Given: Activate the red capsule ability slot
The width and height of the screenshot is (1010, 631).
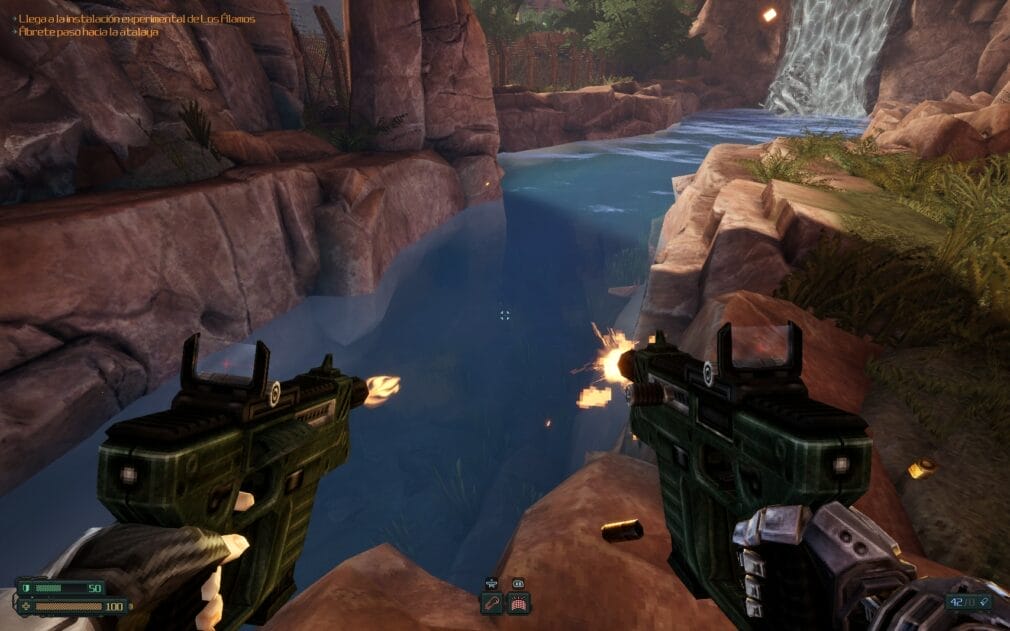Looking at the screenshot, I should tap(492, 602).
